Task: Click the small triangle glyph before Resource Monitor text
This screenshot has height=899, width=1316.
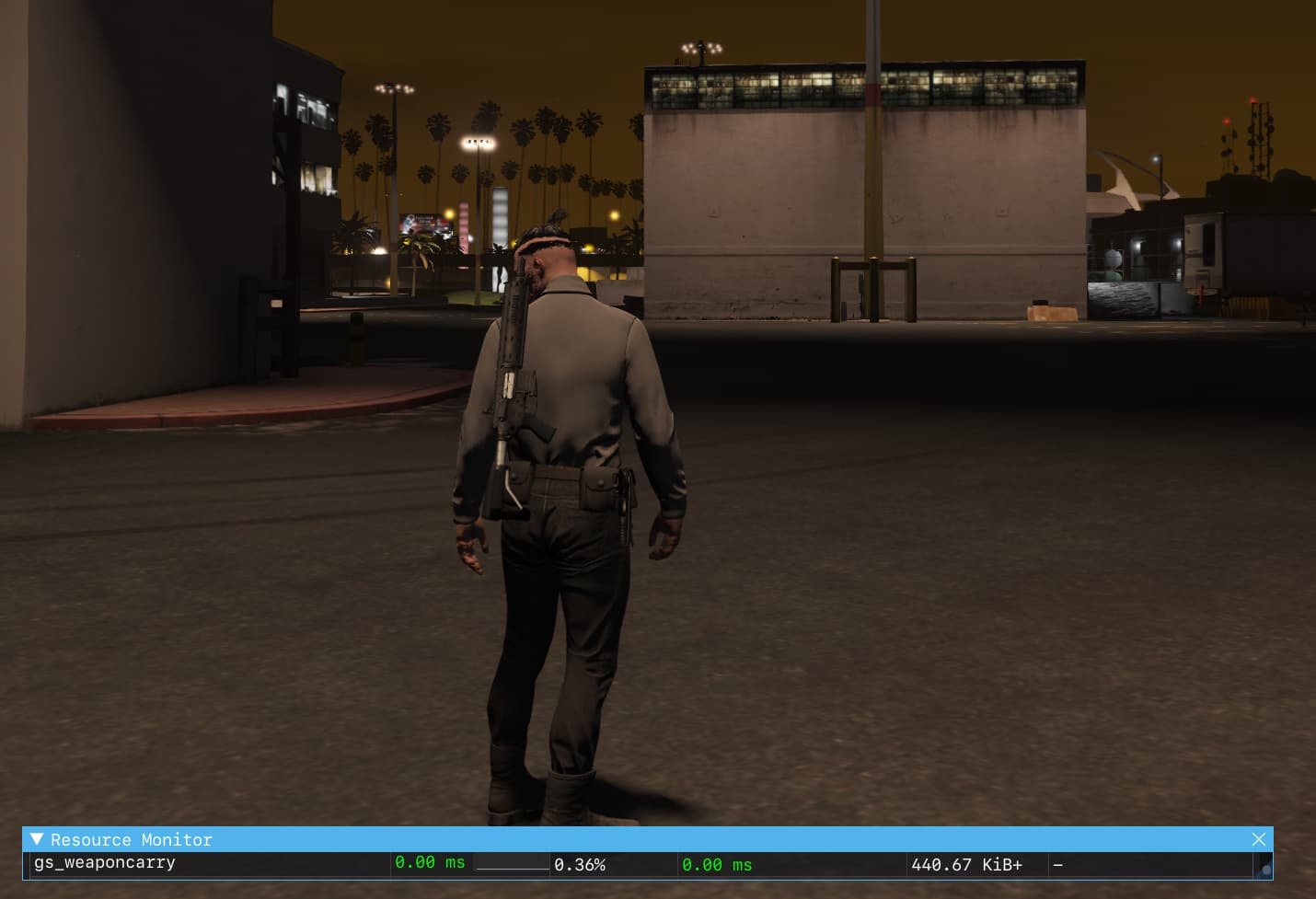Action: [x=38, y=838]
